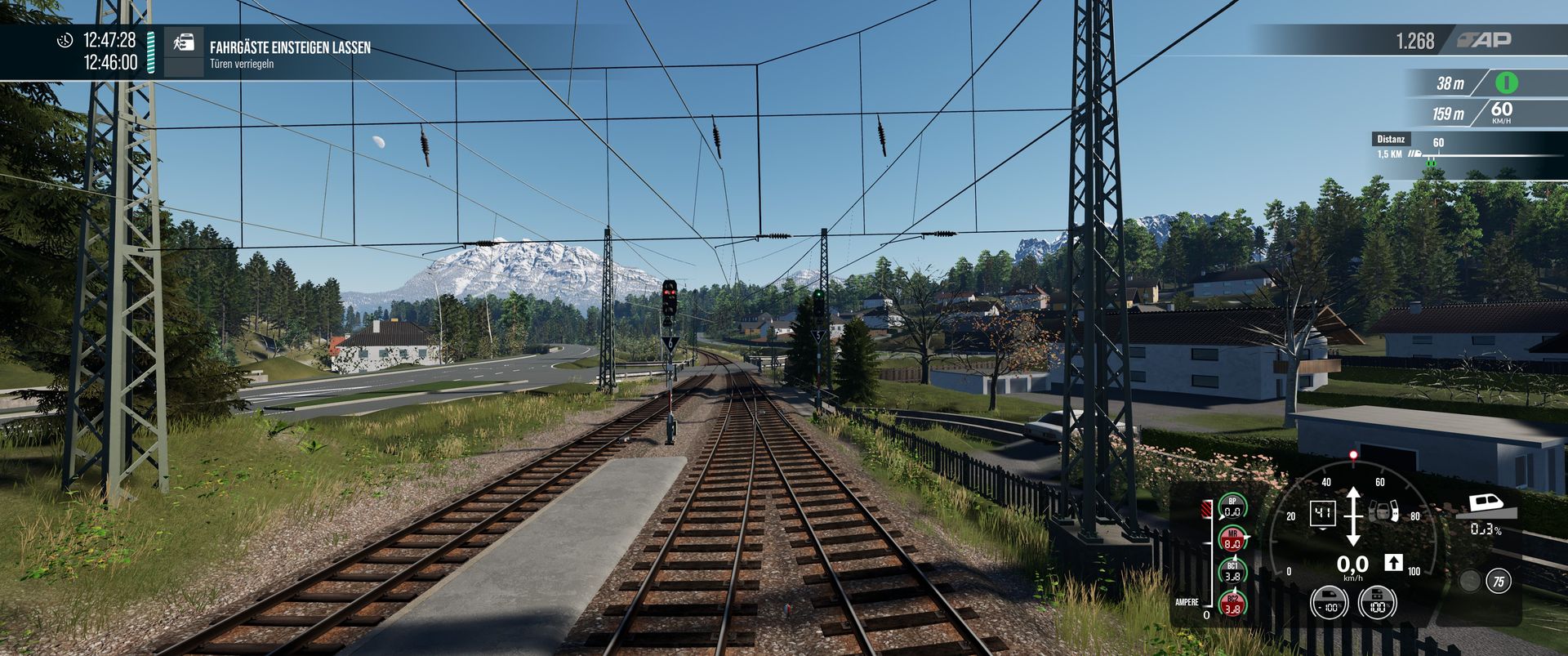The width and height of the screenshot is (1568, 656).
Task: Click the circled 75 indicator
Action: tap(1498, 582)
